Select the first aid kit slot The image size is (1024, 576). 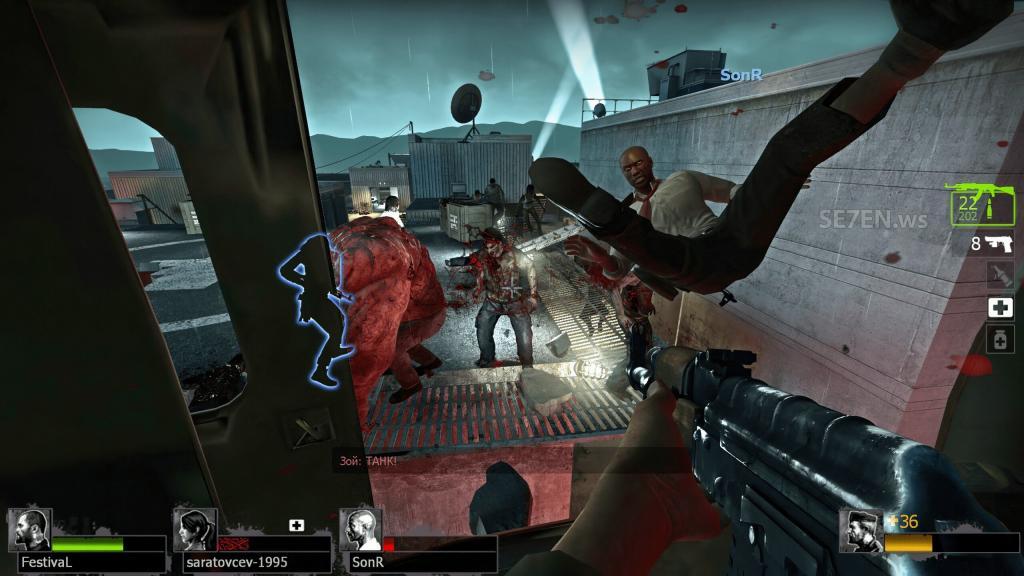pos(1000,308)
